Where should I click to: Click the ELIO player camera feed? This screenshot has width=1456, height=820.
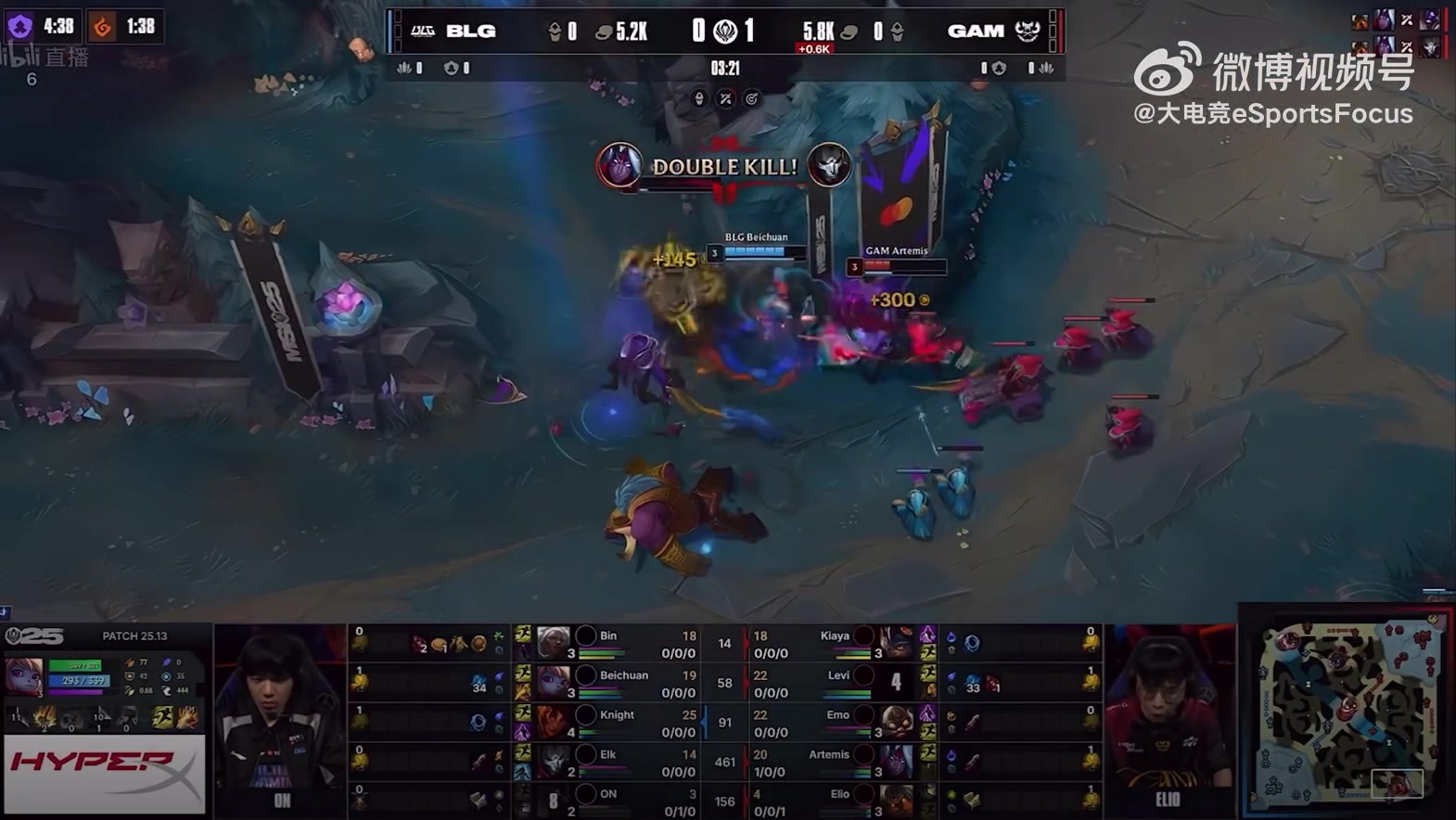(x=1169, y=719)
